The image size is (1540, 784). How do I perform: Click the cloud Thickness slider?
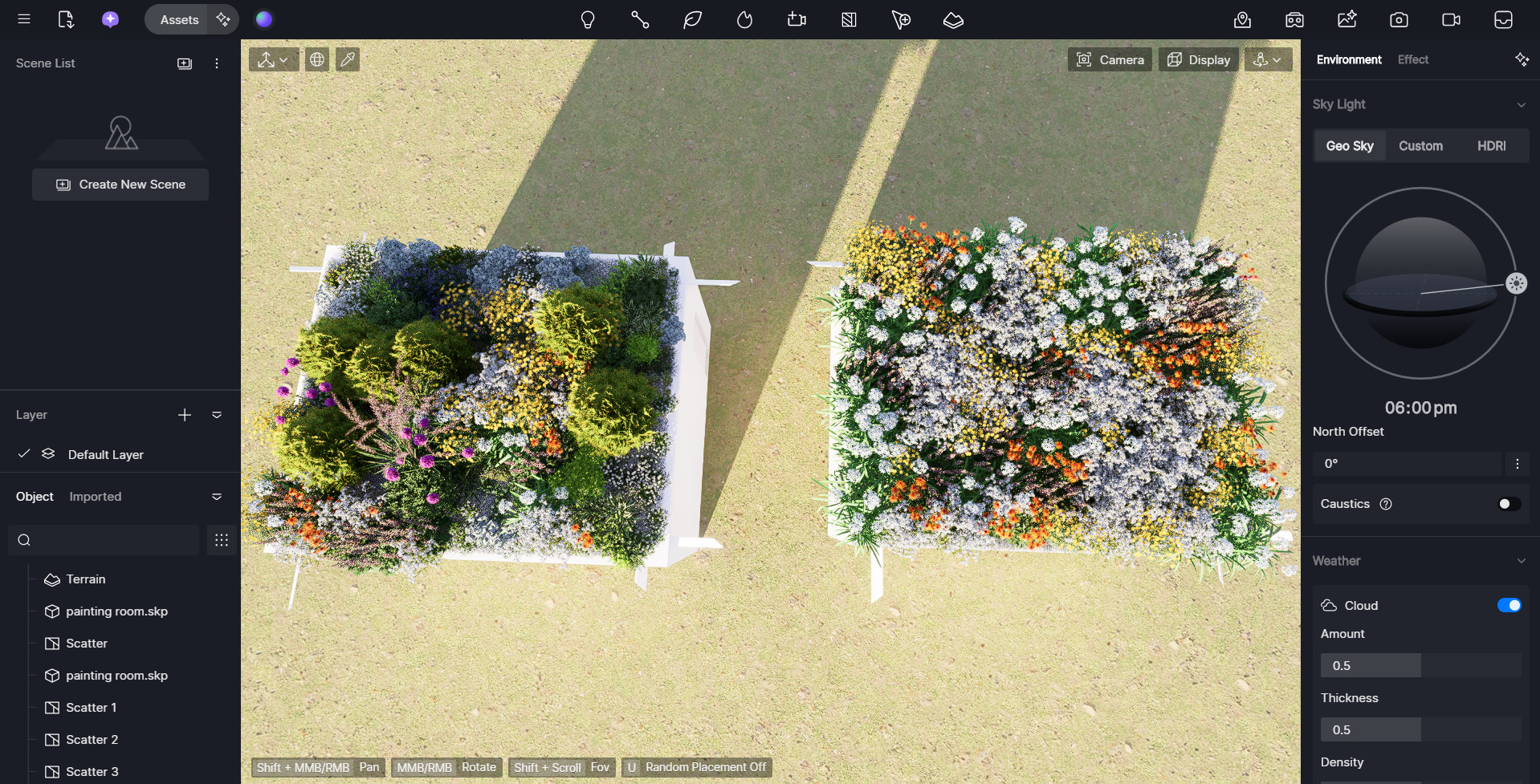(1420, 729)
